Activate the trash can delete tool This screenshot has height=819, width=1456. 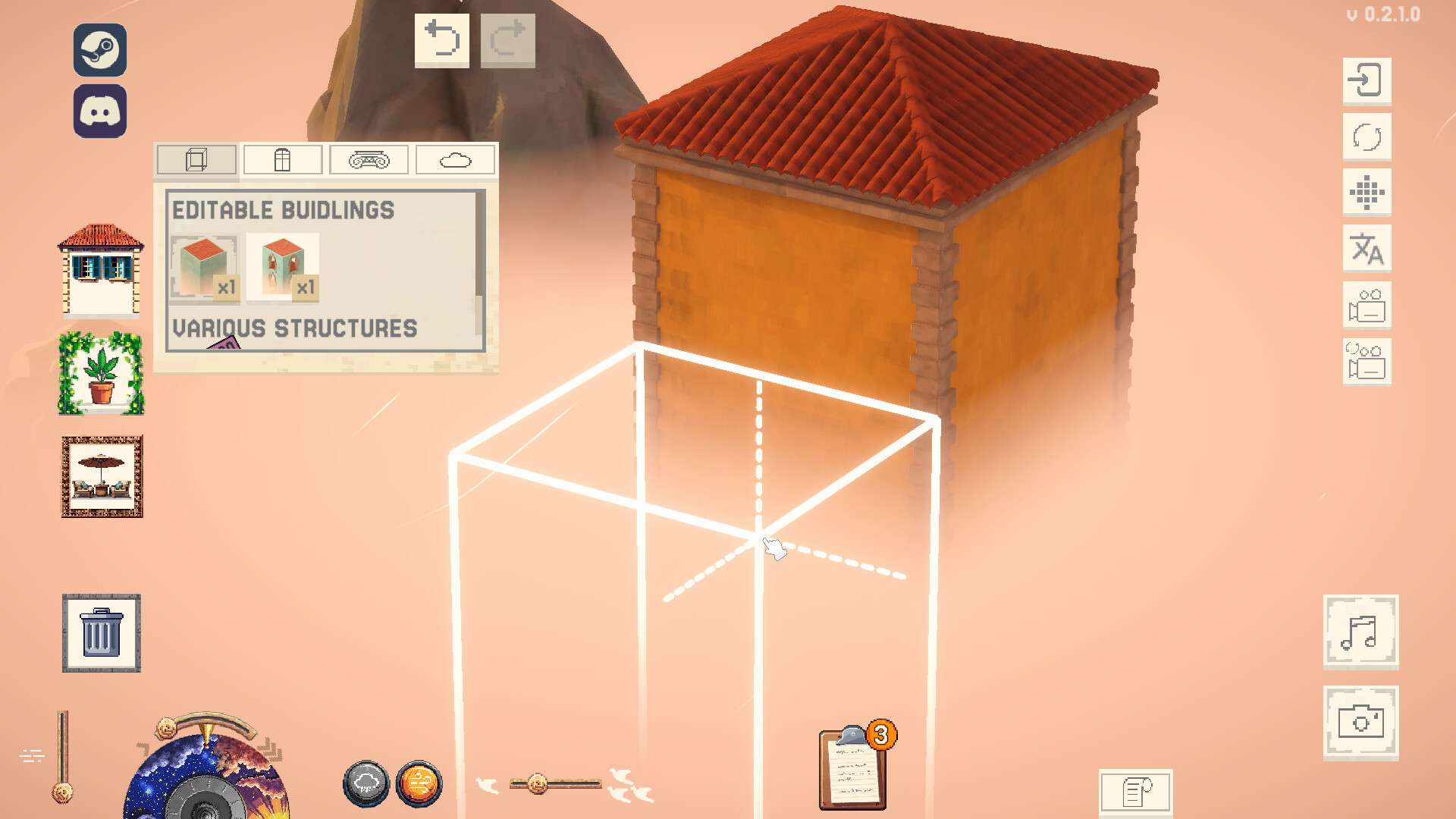coord(101,633)
